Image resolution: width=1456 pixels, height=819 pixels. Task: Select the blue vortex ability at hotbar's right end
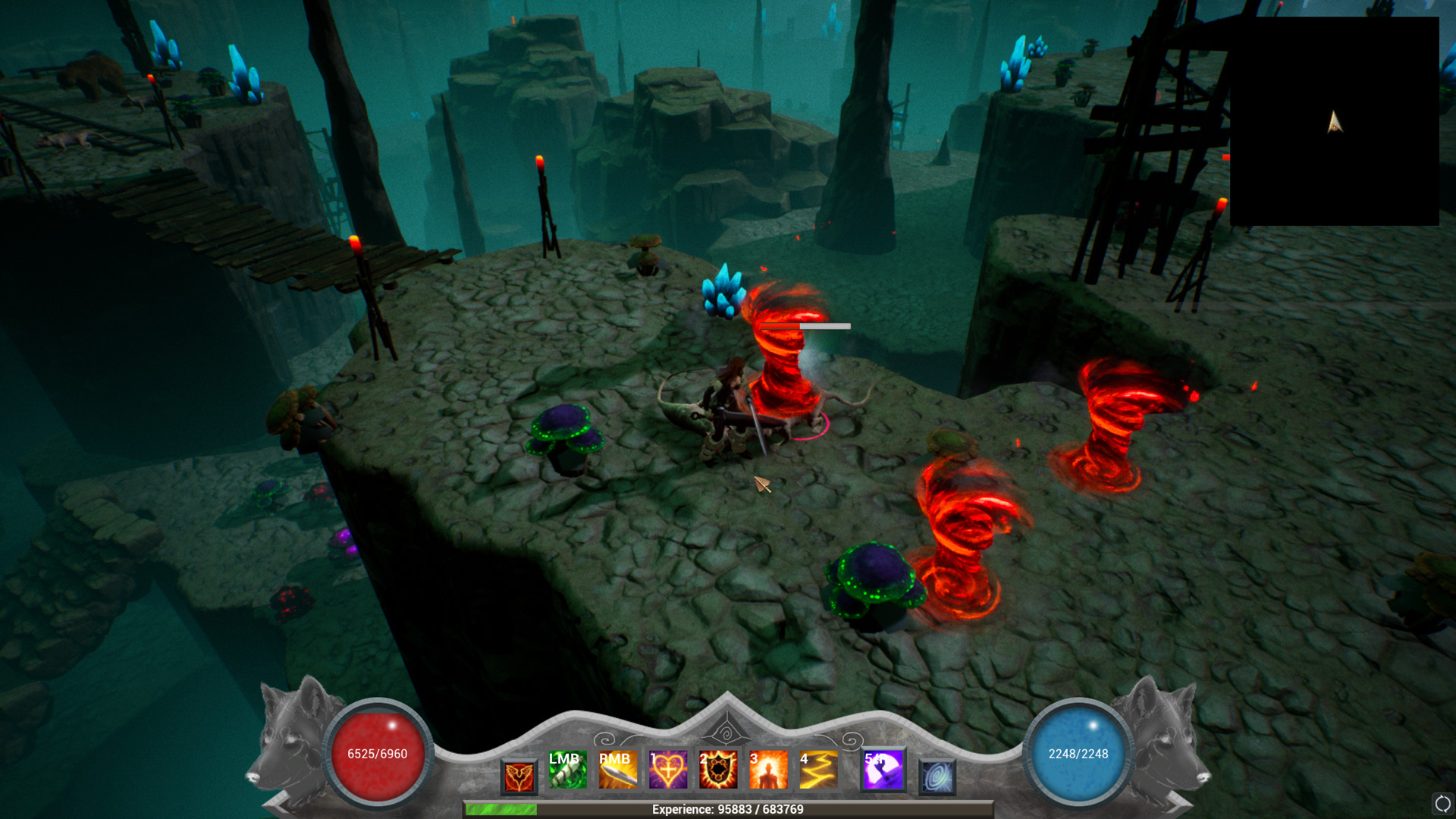pos(938,775)
